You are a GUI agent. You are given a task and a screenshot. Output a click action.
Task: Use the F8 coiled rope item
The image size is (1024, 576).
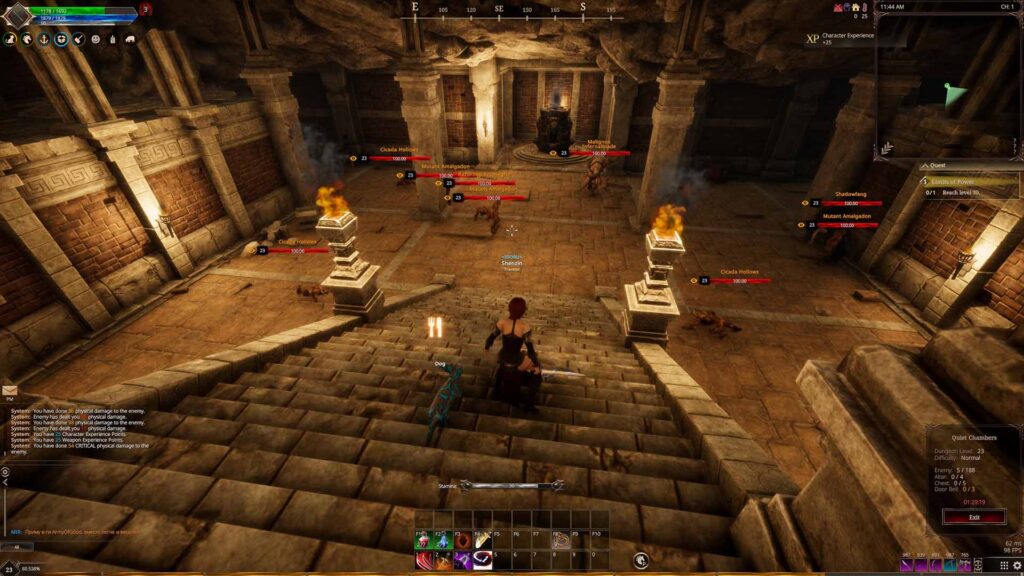(x=562, y=541)
